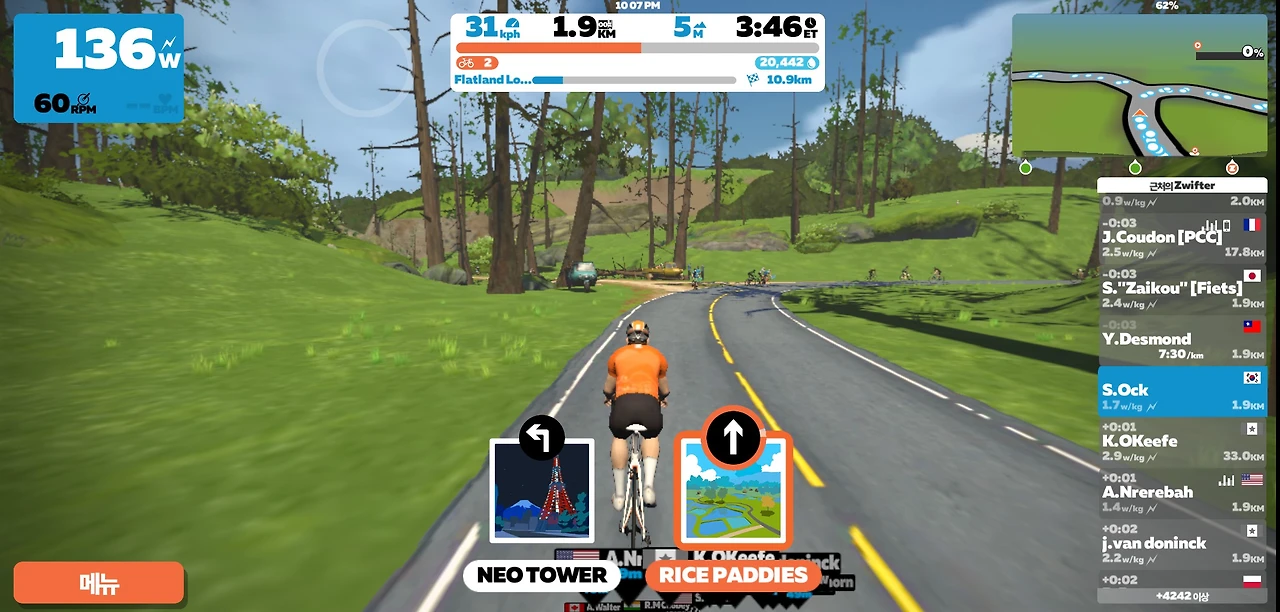Tap the NEO TOWER label button
Image resolution: width=1280 pixels, height=612 pixels.
(541, 575)
